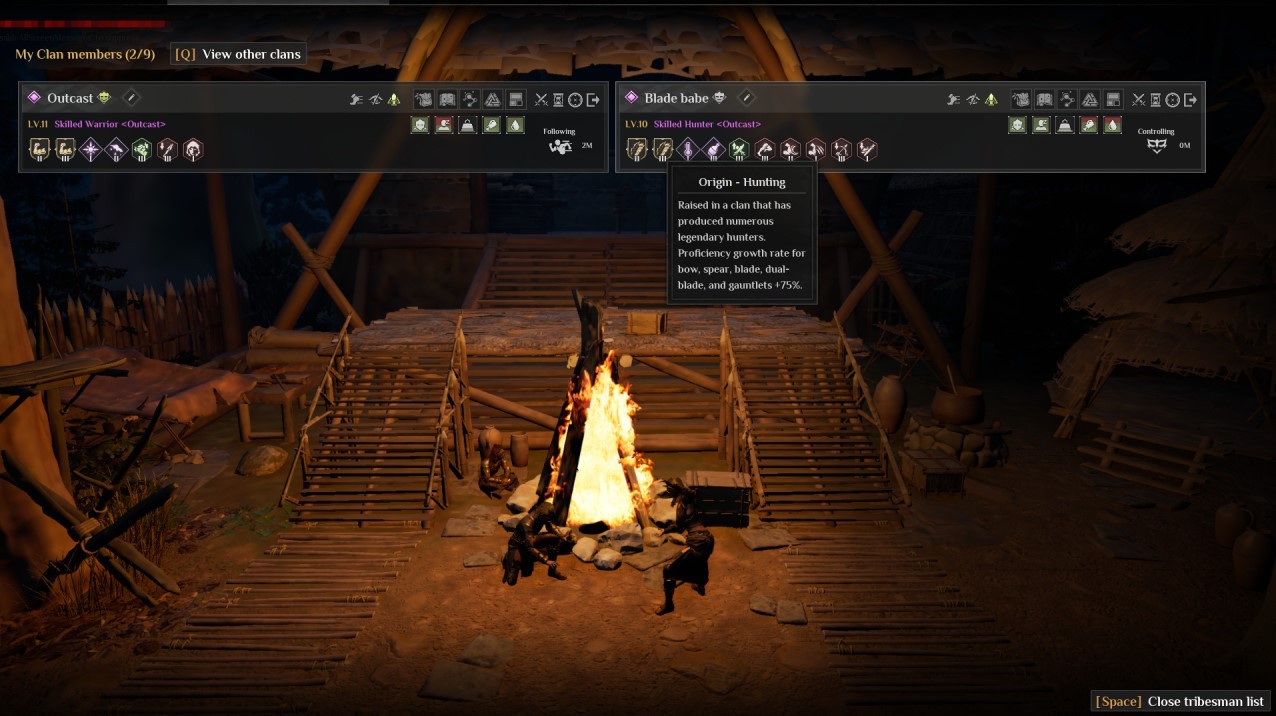Edit Blade babe's name via pencil icon
This screenshot has height=716, width=1276.
(746, 97)
